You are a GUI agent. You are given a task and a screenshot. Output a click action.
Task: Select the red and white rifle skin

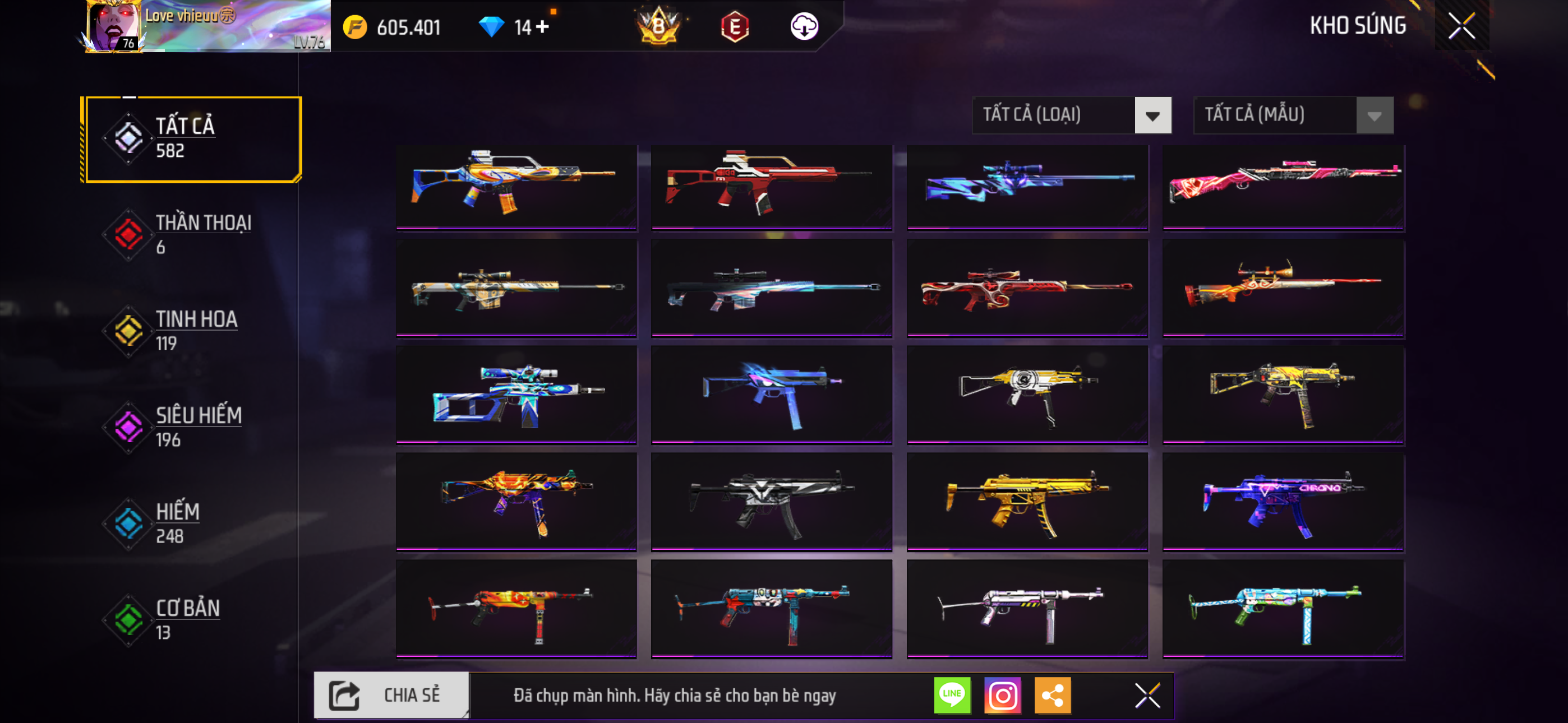click(771, 186)
